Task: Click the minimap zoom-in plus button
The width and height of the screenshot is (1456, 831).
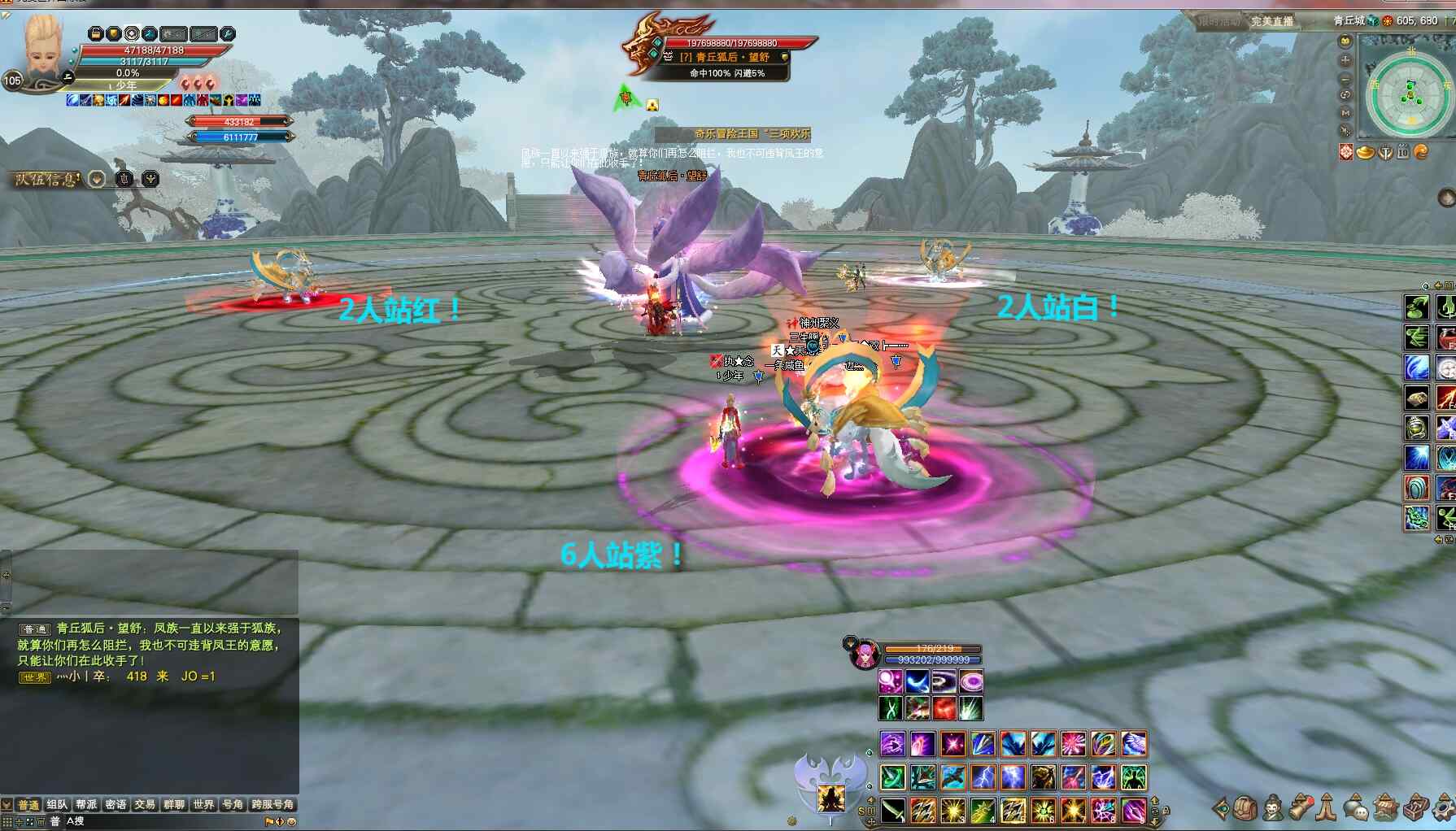Action: [x=1345, y=59]
